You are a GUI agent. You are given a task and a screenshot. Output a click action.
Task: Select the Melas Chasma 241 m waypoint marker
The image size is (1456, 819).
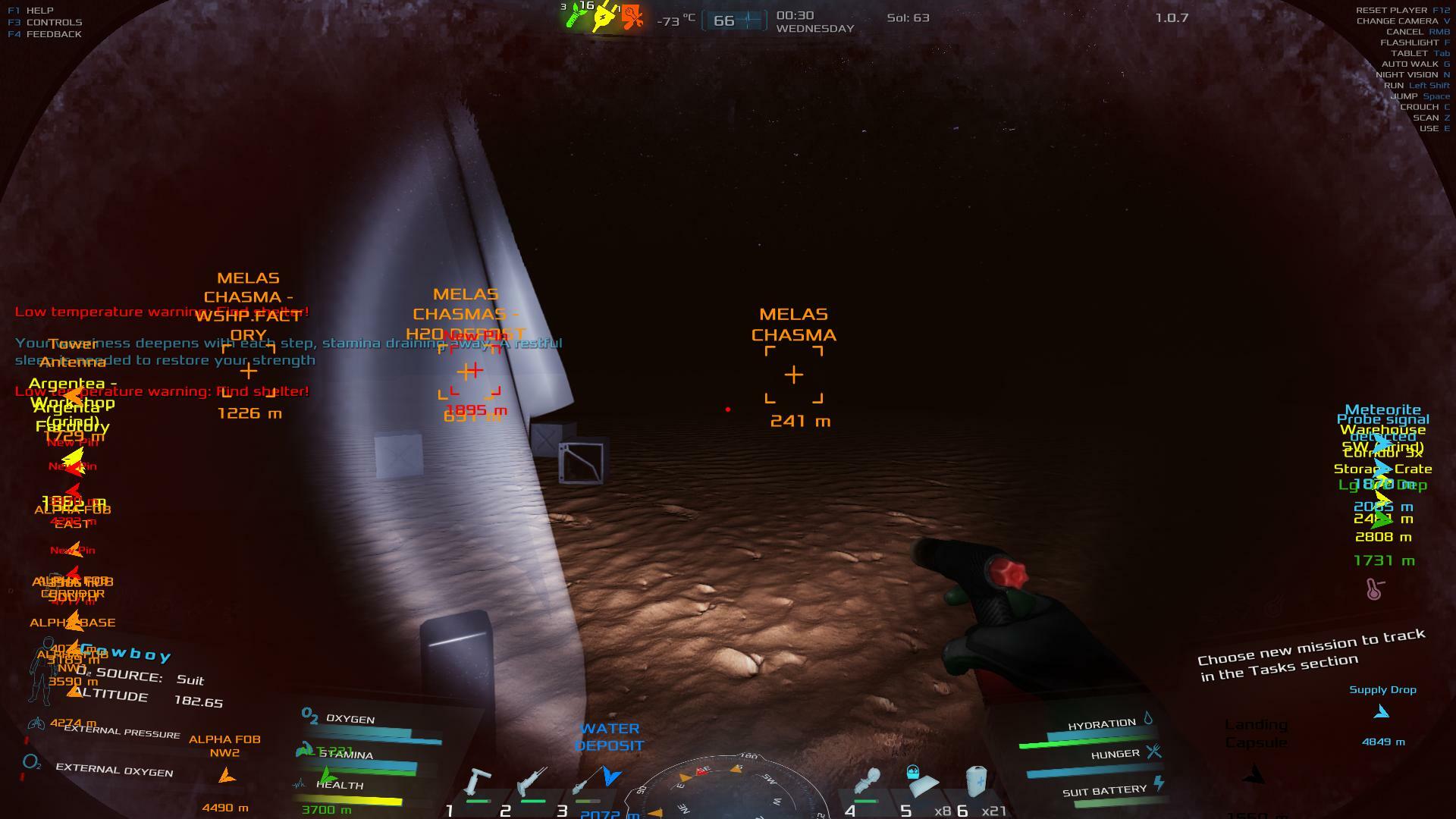pyautogui.click(x=794, y=375)
